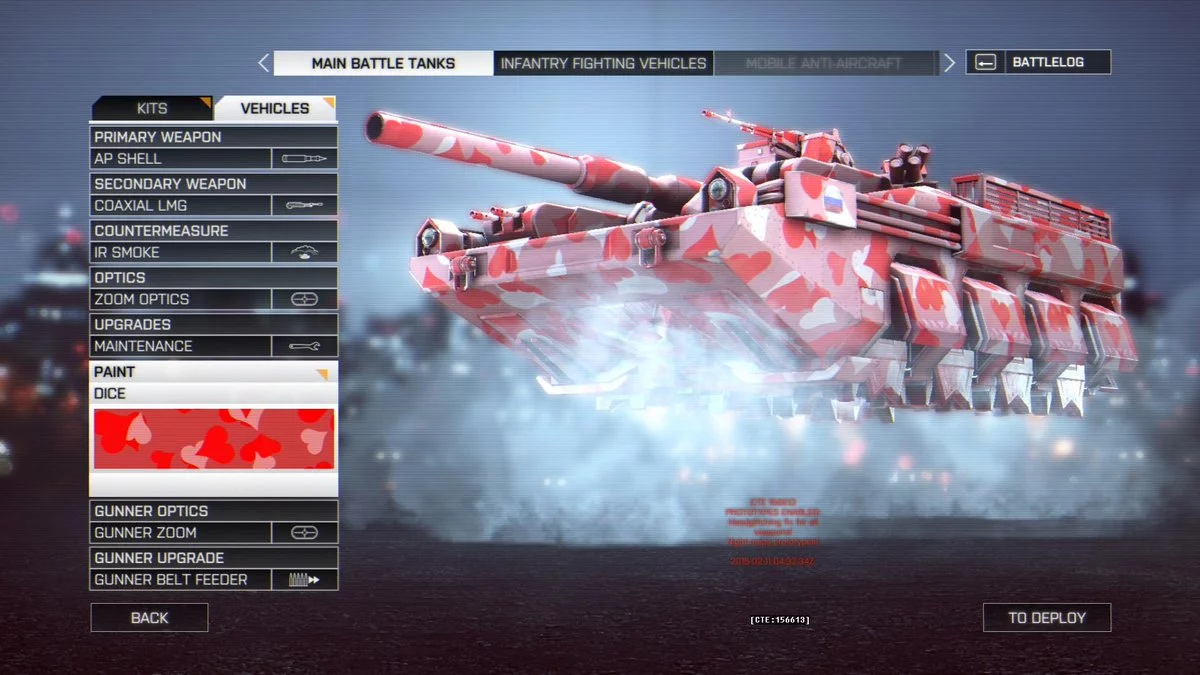Open Battlelog
1200x675 pixels.
click(x=1038, y=62)
